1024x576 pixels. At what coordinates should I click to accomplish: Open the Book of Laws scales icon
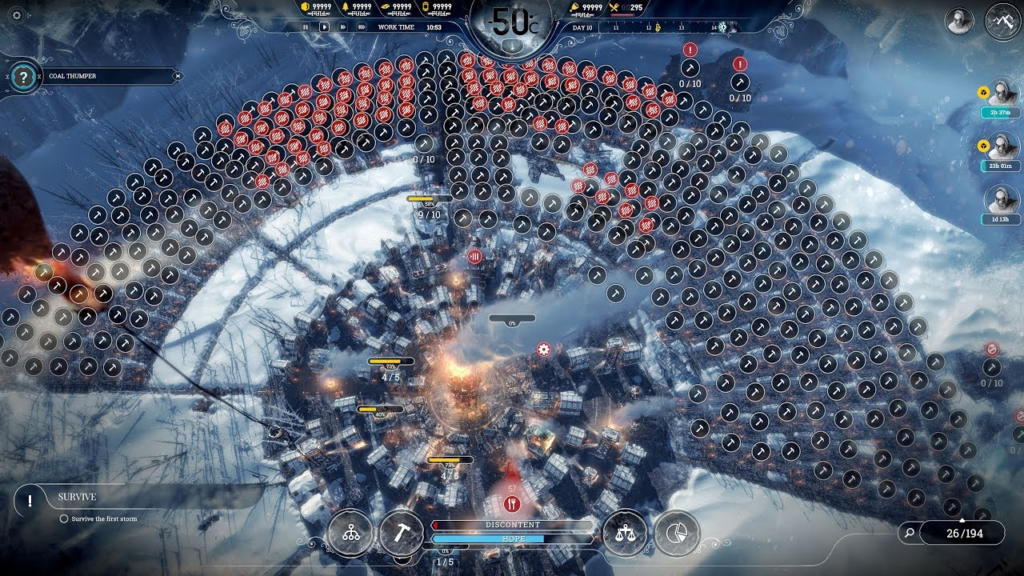click(x=626, y=534)
